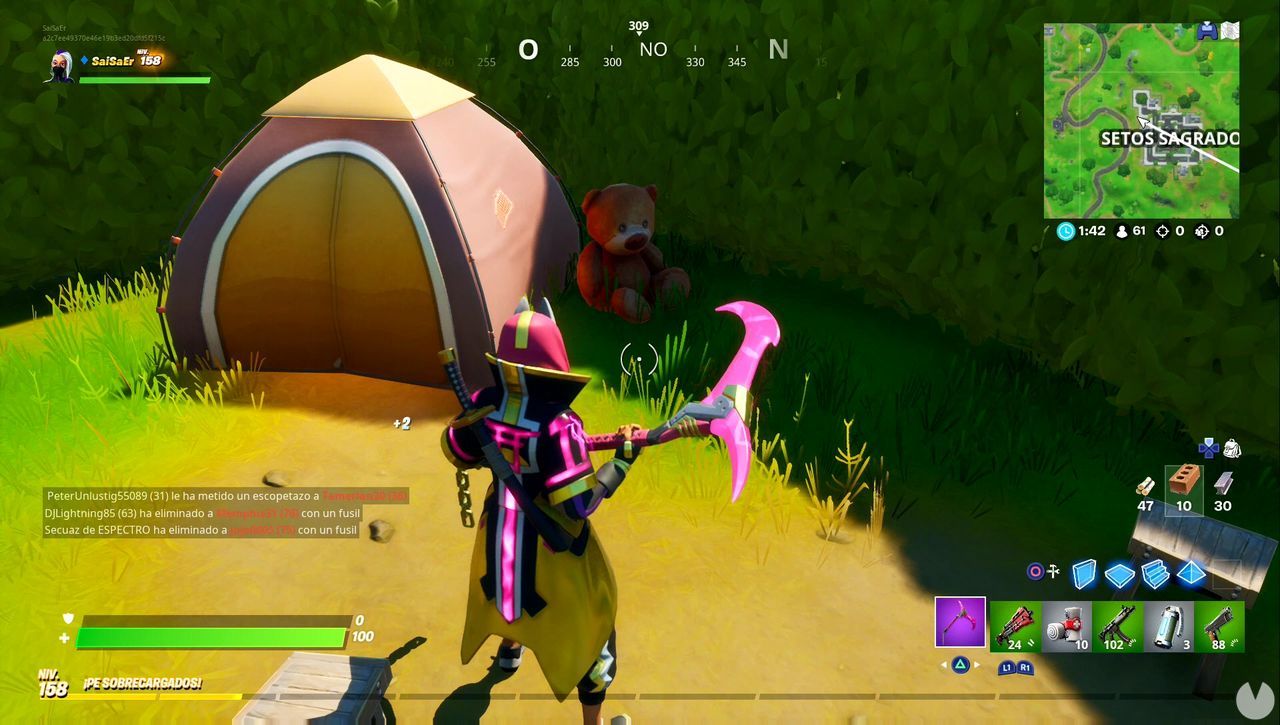The width and height of the screenshot is (1280, 725).
Task: Select the metal material icon
Action: [x=1224, y=485]
